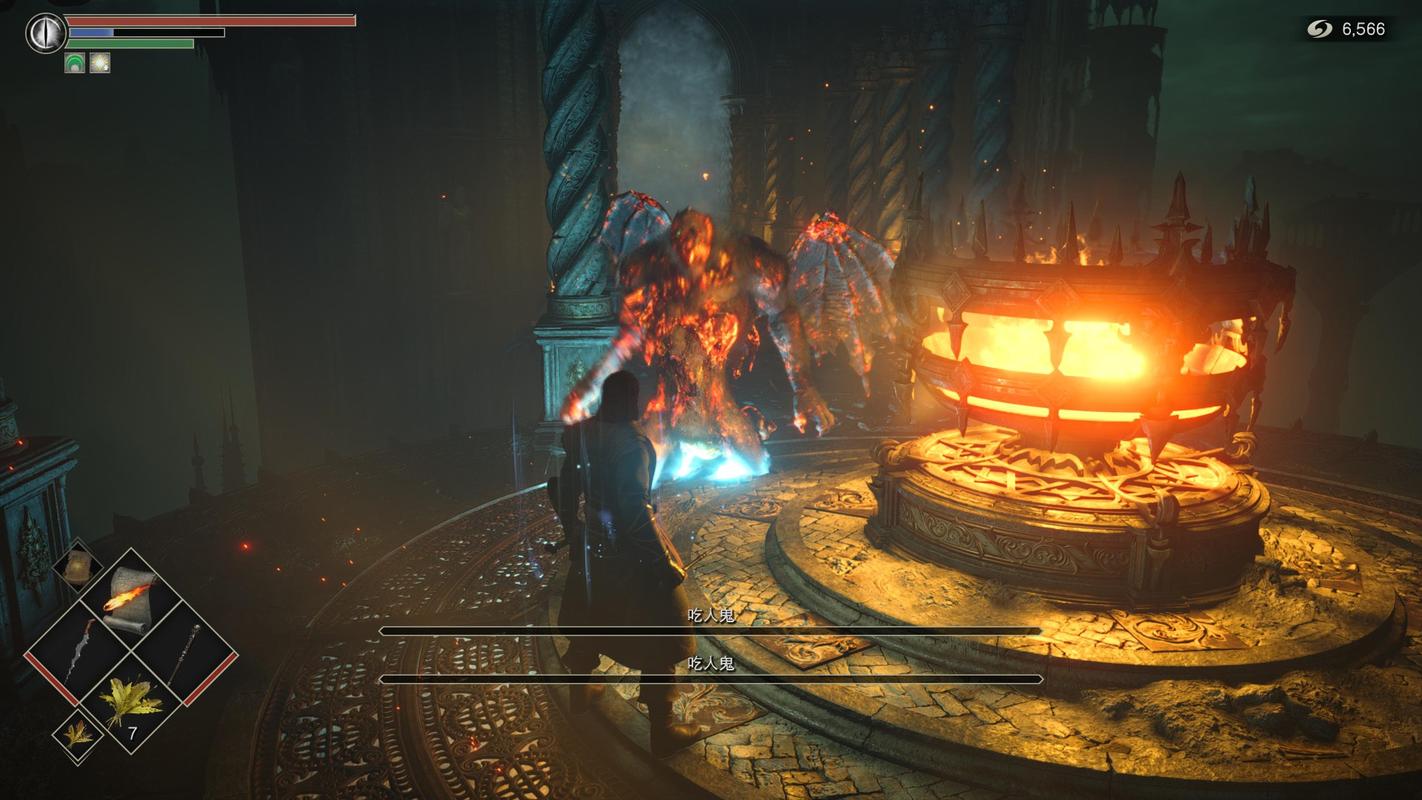The height and width of the screenshot is (800, 1422).
Task: Select the fire spell scroll slot
Action: (130, 599)
